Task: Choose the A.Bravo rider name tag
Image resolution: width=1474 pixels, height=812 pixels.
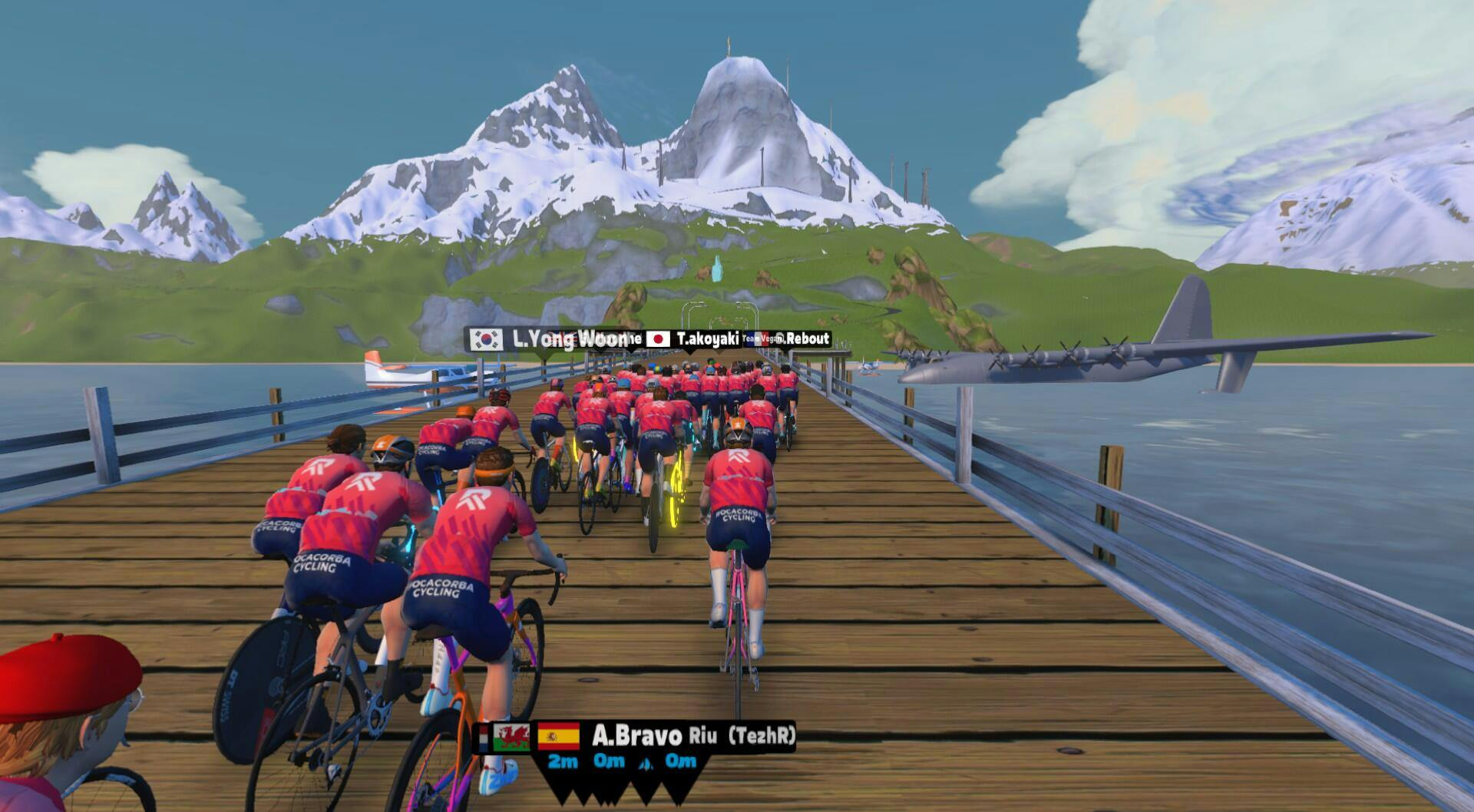Action: point(636,737)
